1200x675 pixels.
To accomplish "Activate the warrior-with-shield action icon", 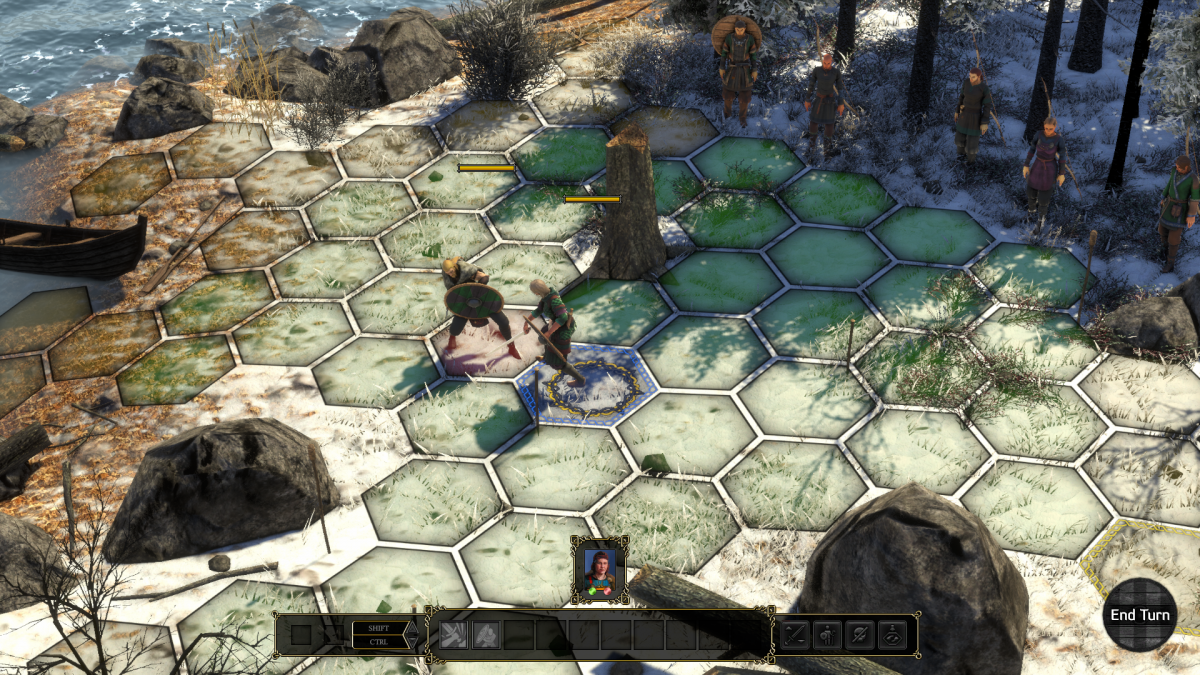I will (827, 634).
